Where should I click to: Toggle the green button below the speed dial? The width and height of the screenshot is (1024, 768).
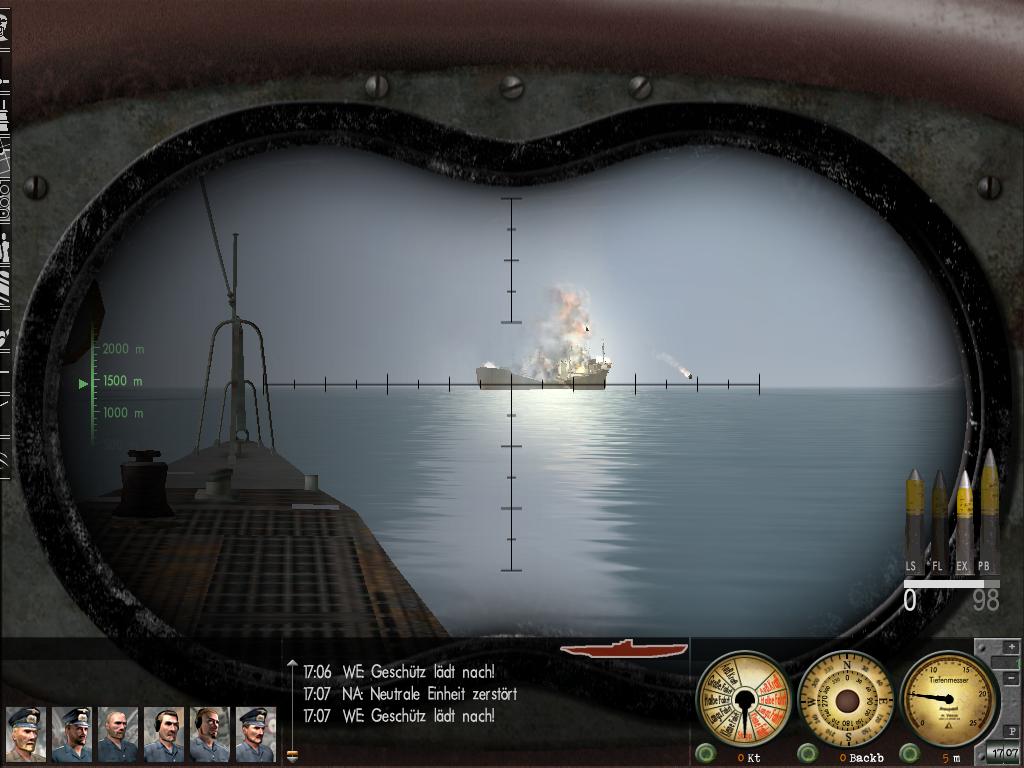coord(706,753)
